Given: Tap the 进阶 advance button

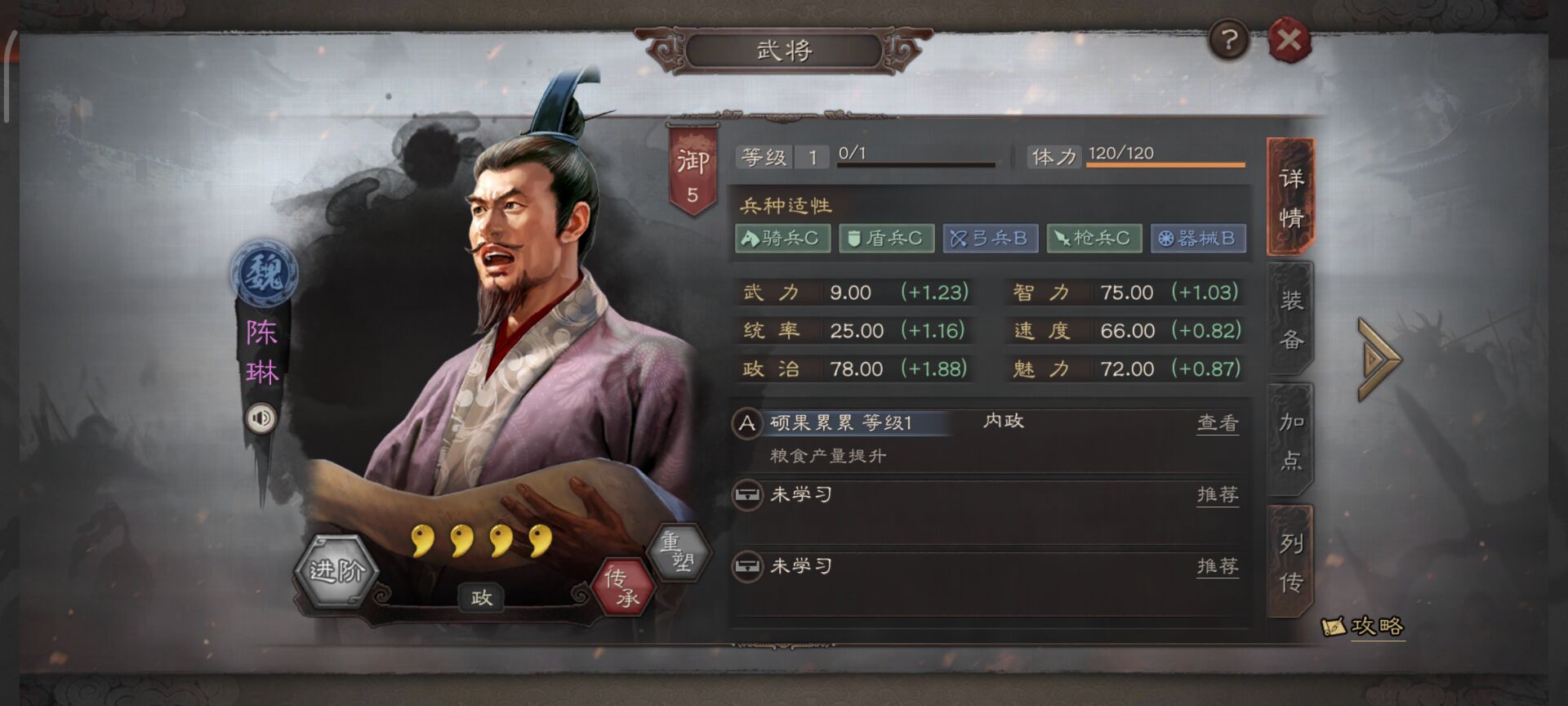Looking at the screenshot, I should [336, 570].
